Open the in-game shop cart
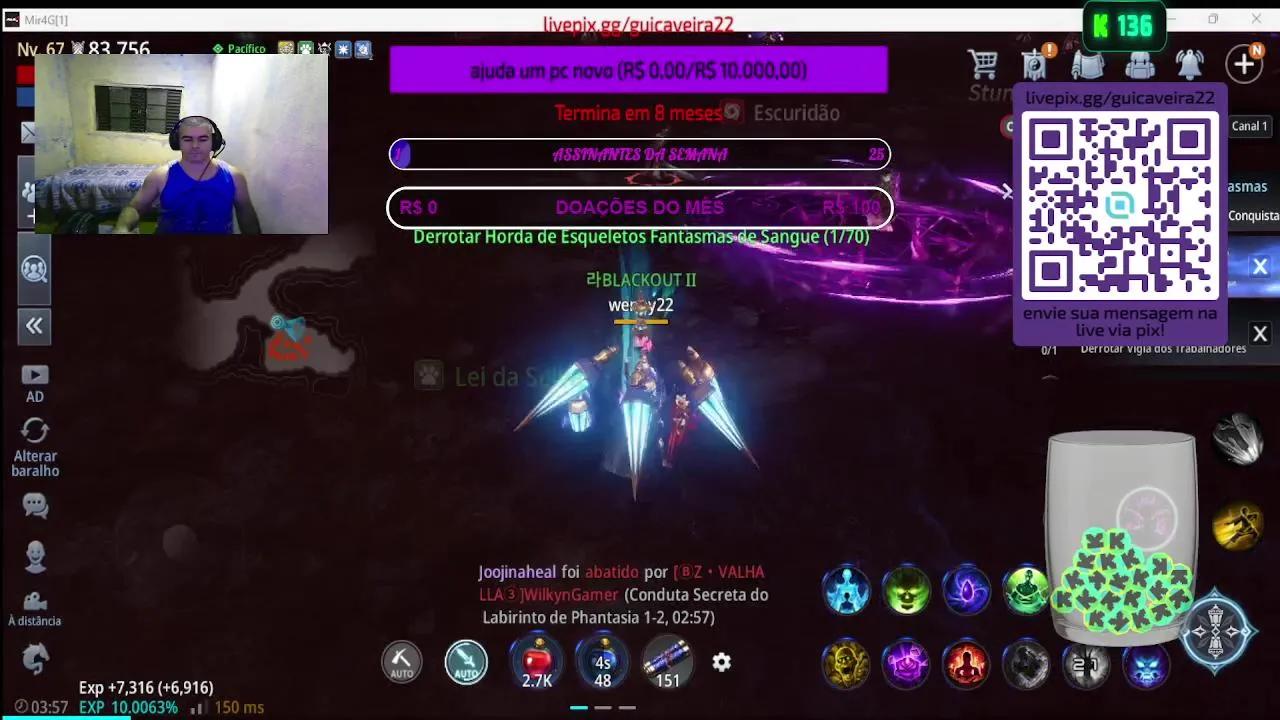The width and height of the screenshot is (1280, 720). click(984, 64)
